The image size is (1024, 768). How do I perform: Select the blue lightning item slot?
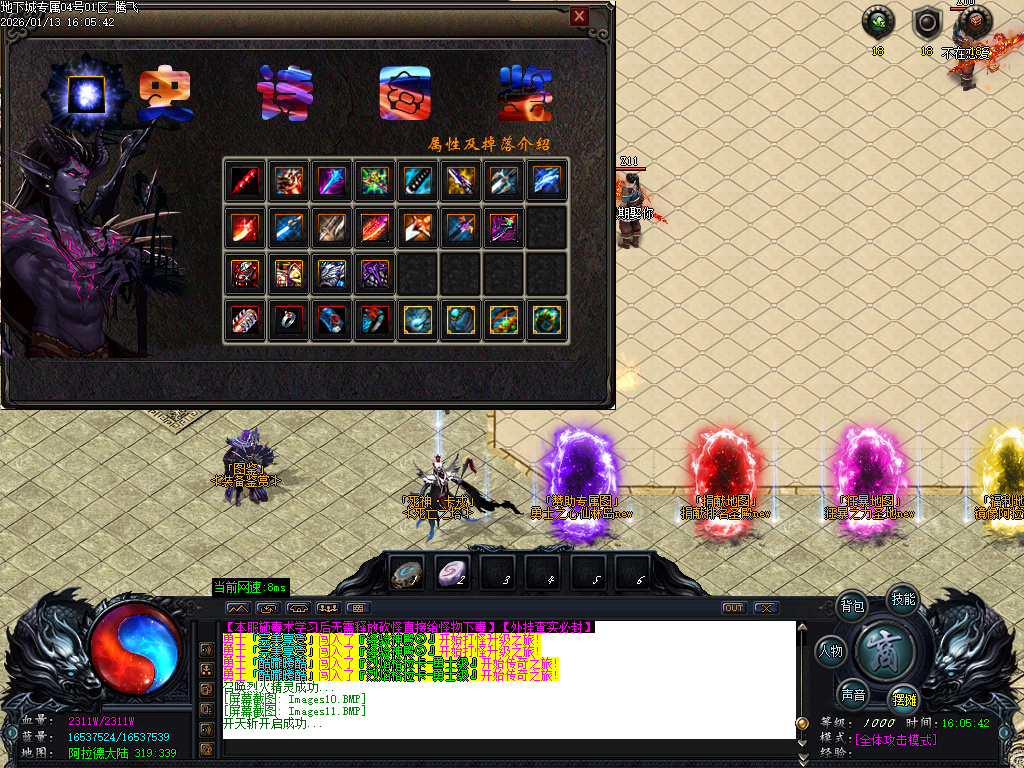pyautogui.click(x=546, y=181)
